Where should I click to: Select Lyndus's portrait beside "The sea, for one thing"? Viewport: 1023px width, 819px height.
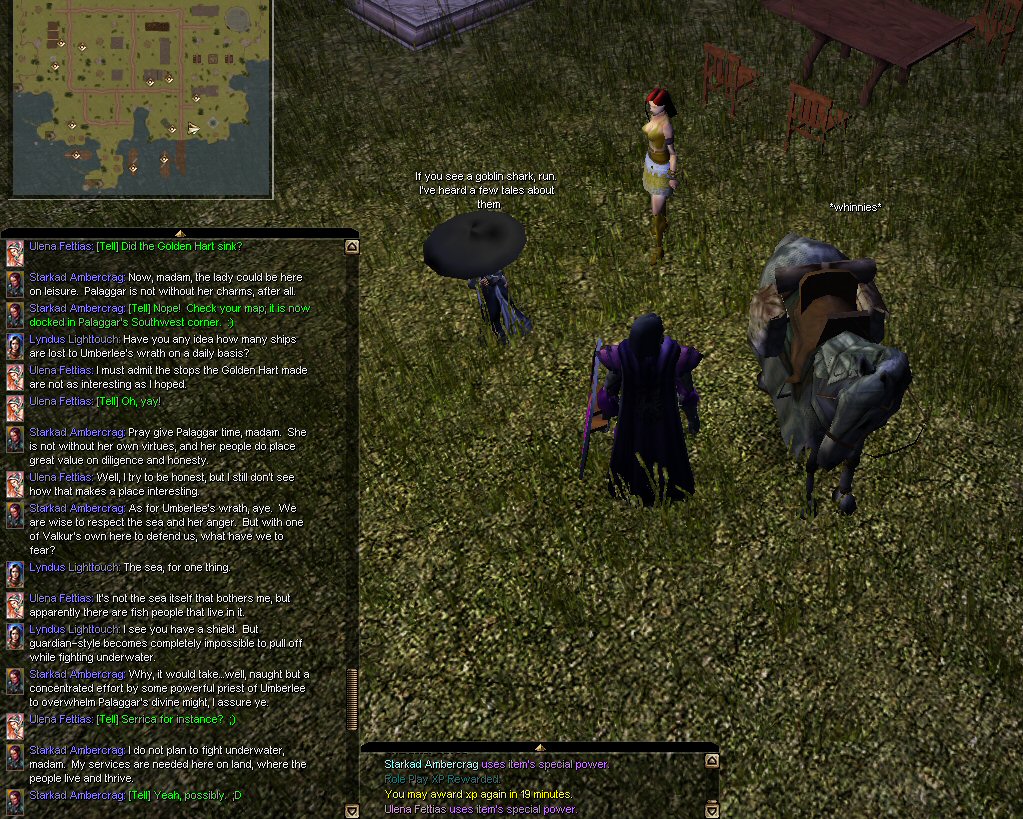point(15,573)
